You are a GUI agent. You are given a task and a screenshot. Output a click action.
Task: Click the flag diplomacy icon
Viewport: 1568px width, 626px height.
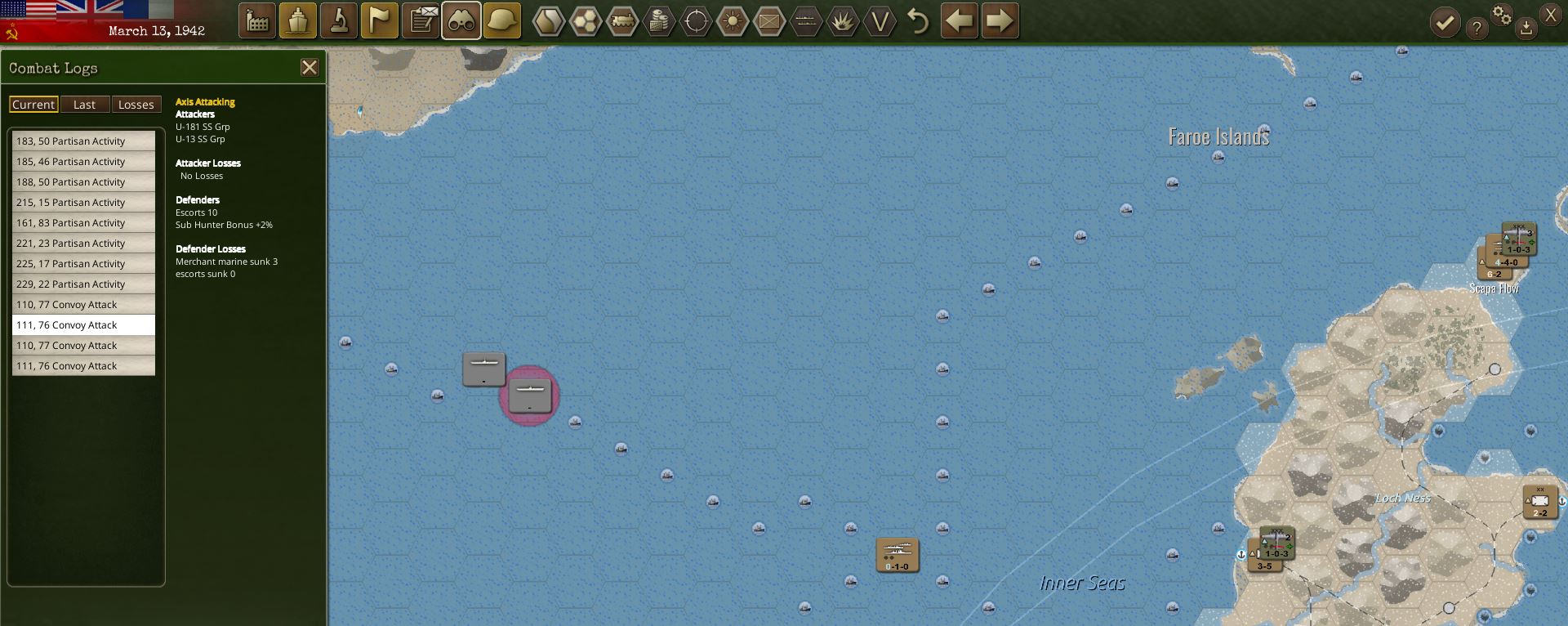379,20
